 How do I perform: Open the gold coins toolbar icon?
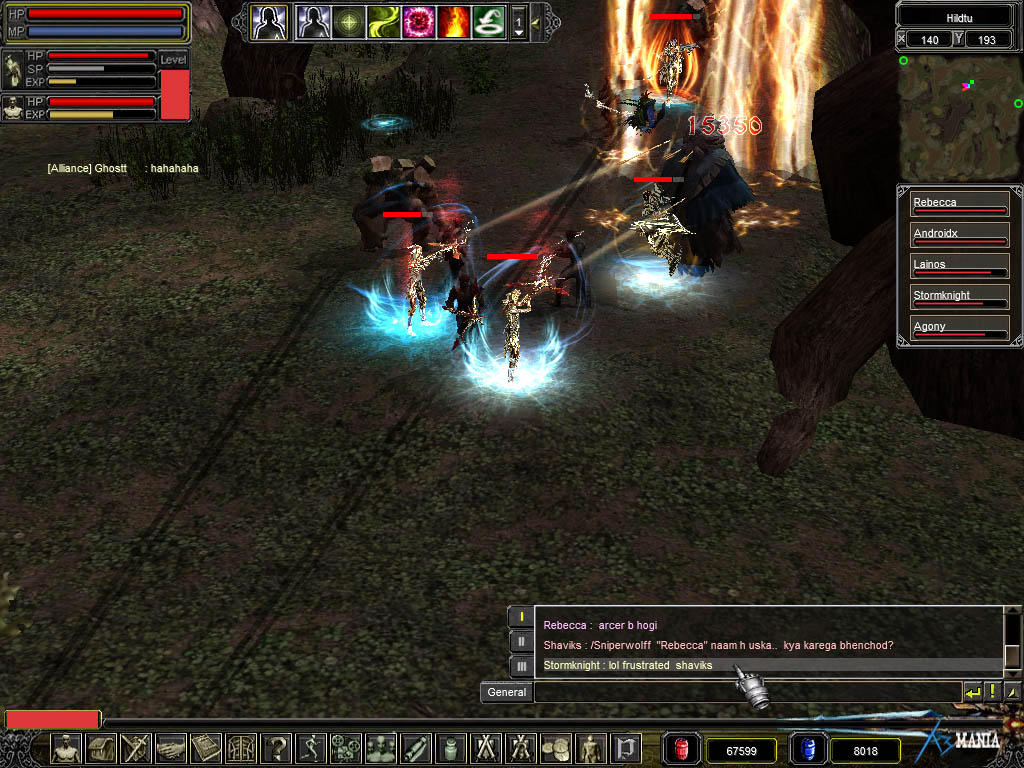(554, 747)
